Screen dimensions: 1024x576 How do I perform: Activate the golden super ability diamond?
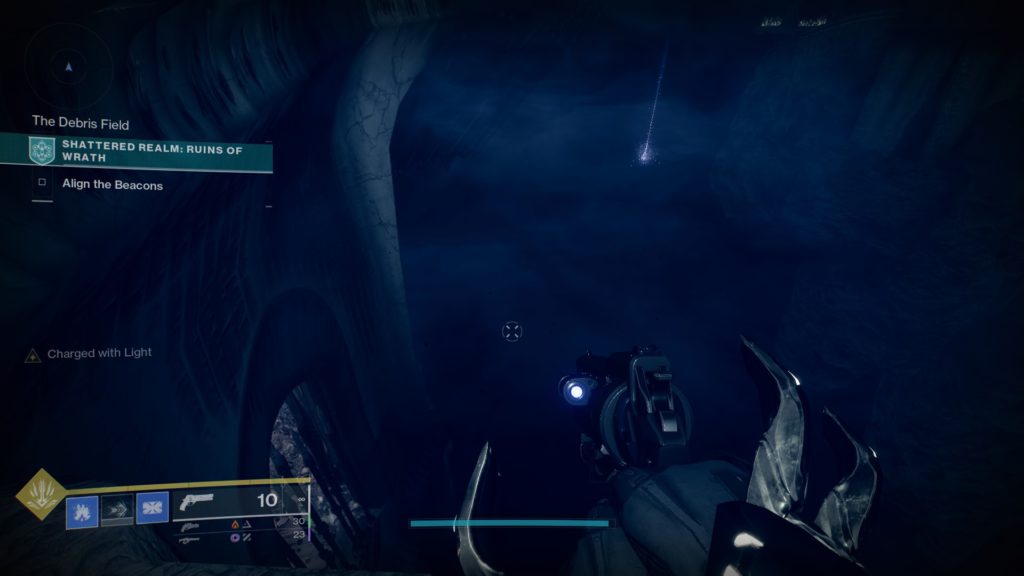[x=42, y=494]
